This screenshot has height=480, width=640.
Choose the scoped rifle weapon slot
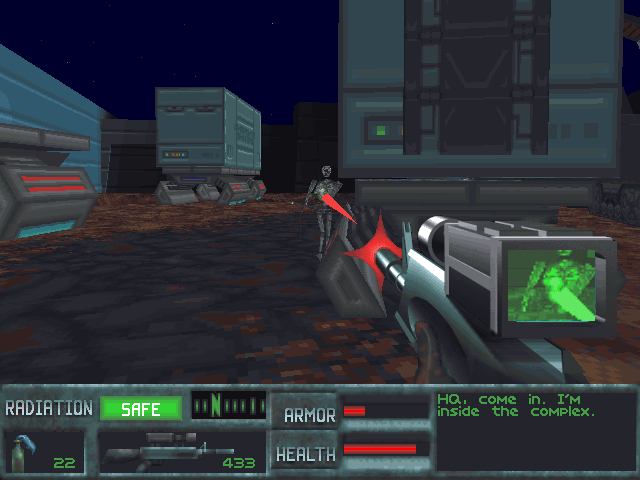click(180, 452)
